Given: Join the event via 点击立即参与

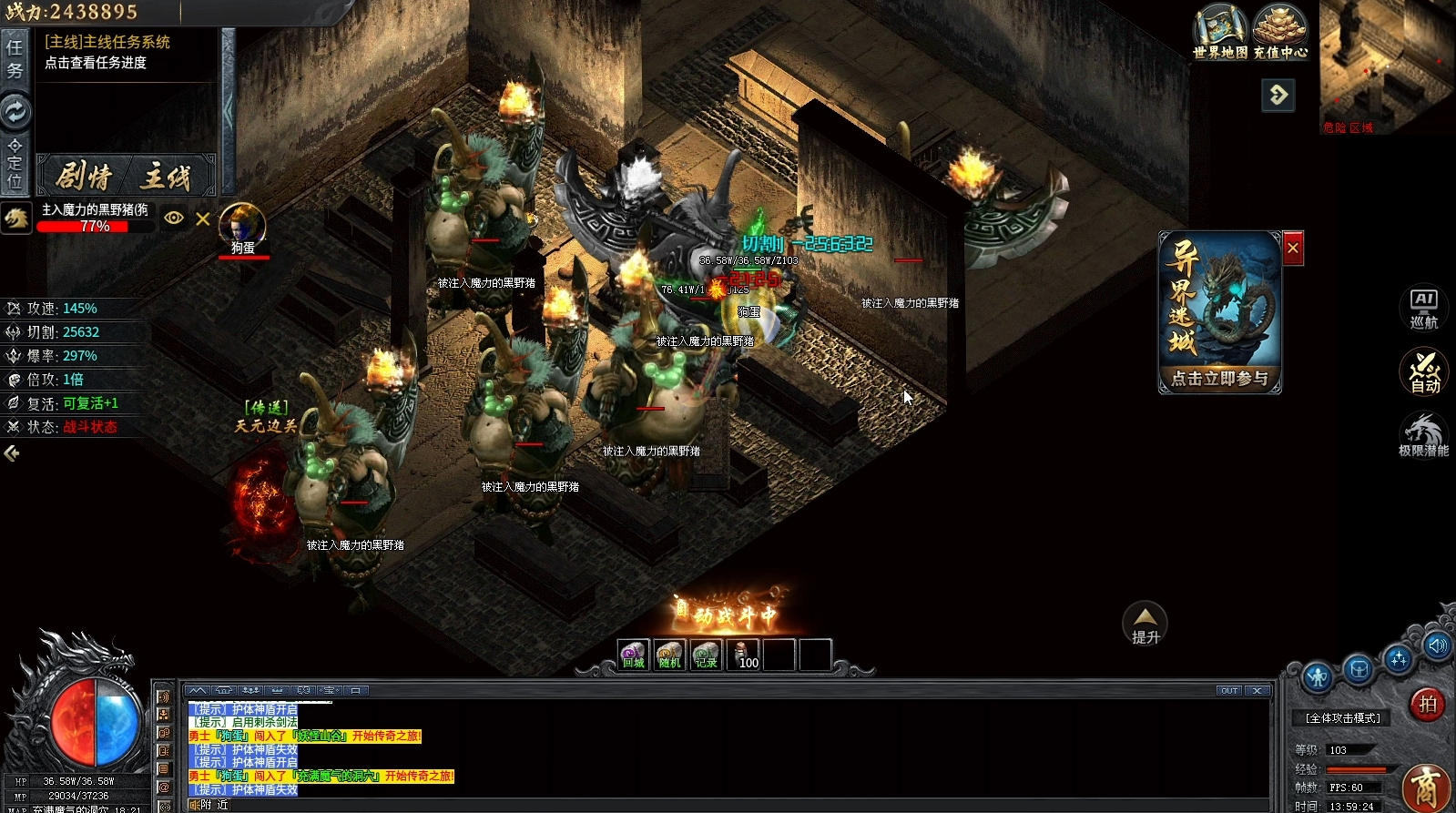Looking at the screenshot, I should (x=1219, y=378).
